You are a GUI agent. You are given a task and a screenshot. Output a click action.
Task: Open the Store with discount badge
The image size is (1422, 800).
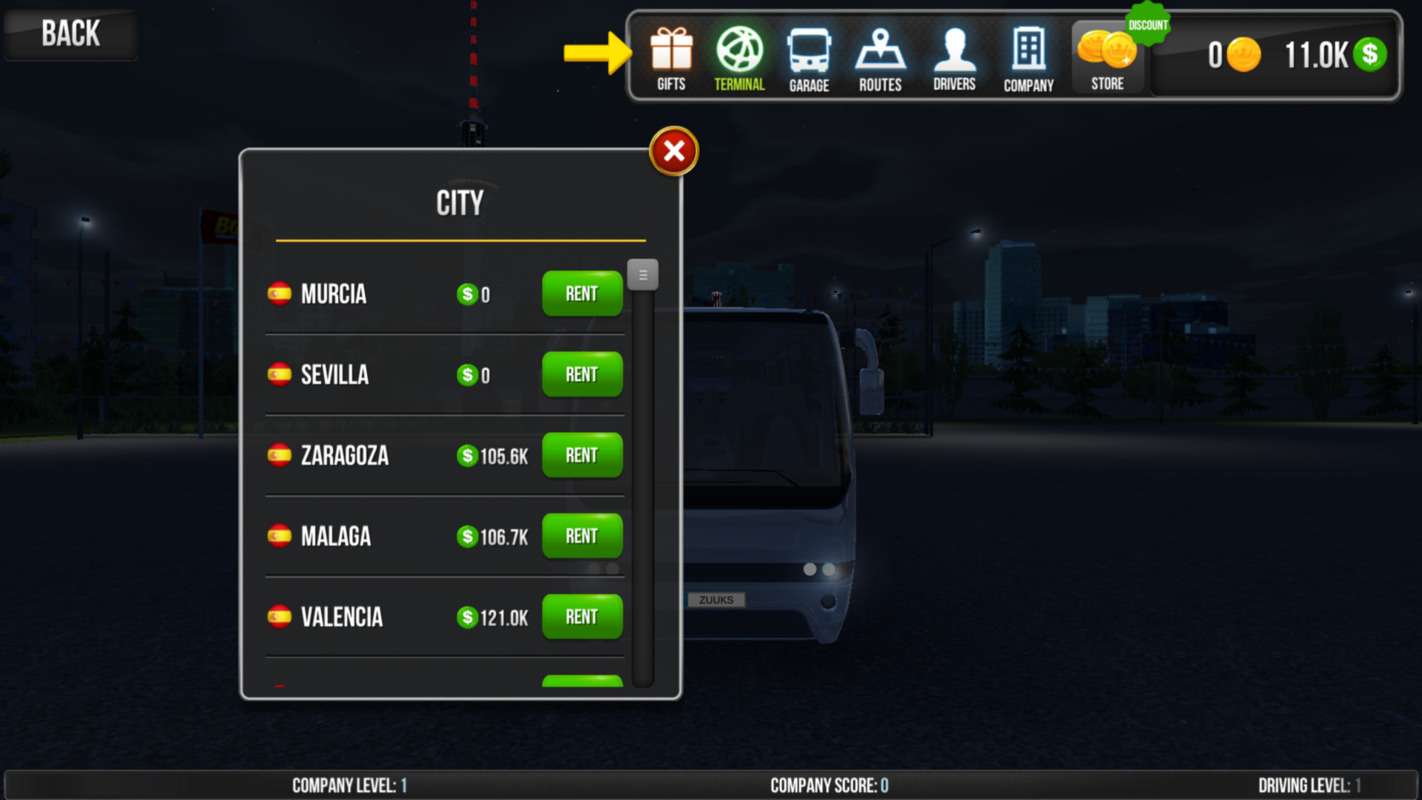coord(1107,58)
